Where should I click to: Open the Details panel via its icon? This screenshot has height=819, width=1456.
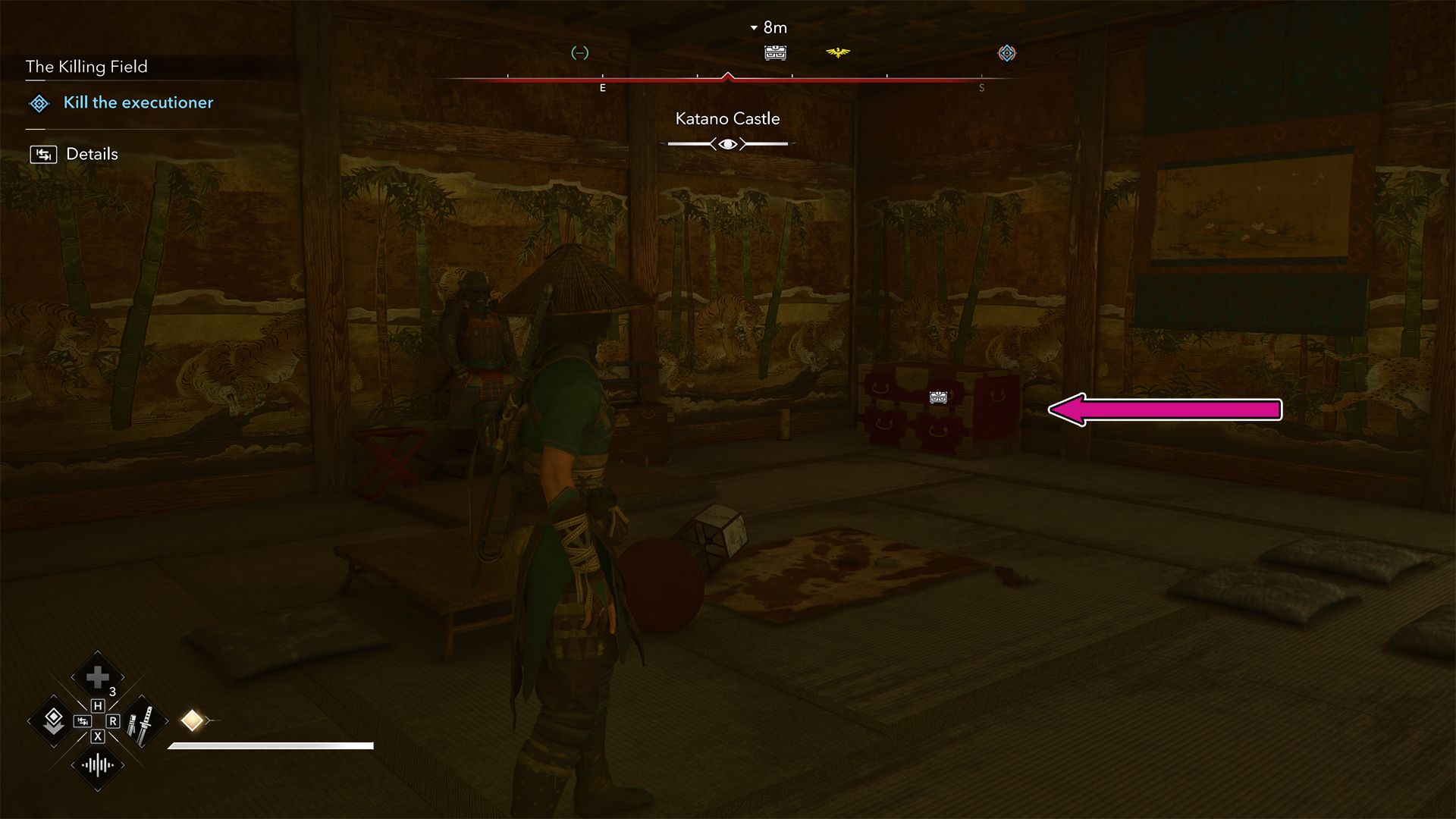tap(45, 154)
